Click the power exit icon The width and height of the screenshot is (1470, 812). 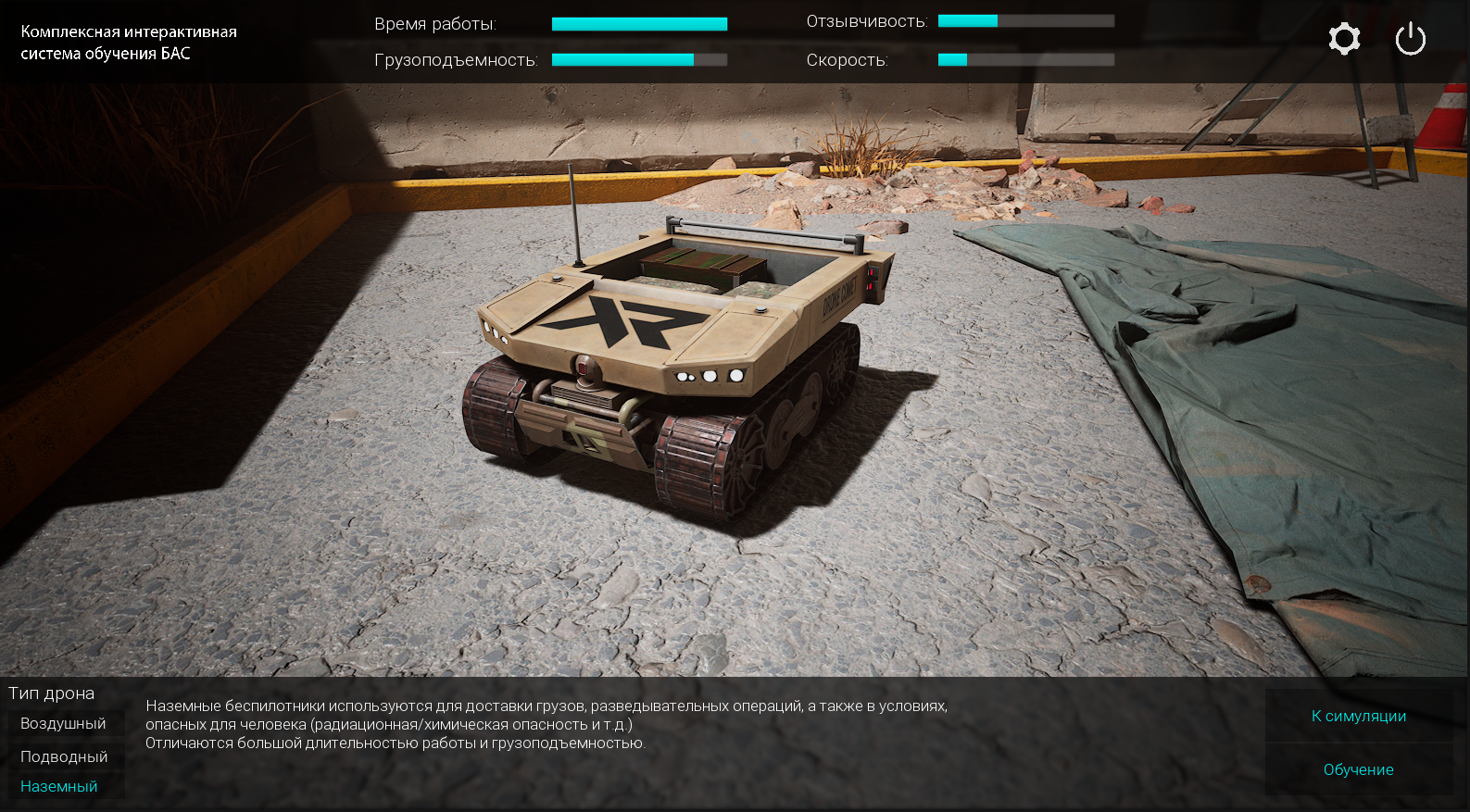[1410, 39]
